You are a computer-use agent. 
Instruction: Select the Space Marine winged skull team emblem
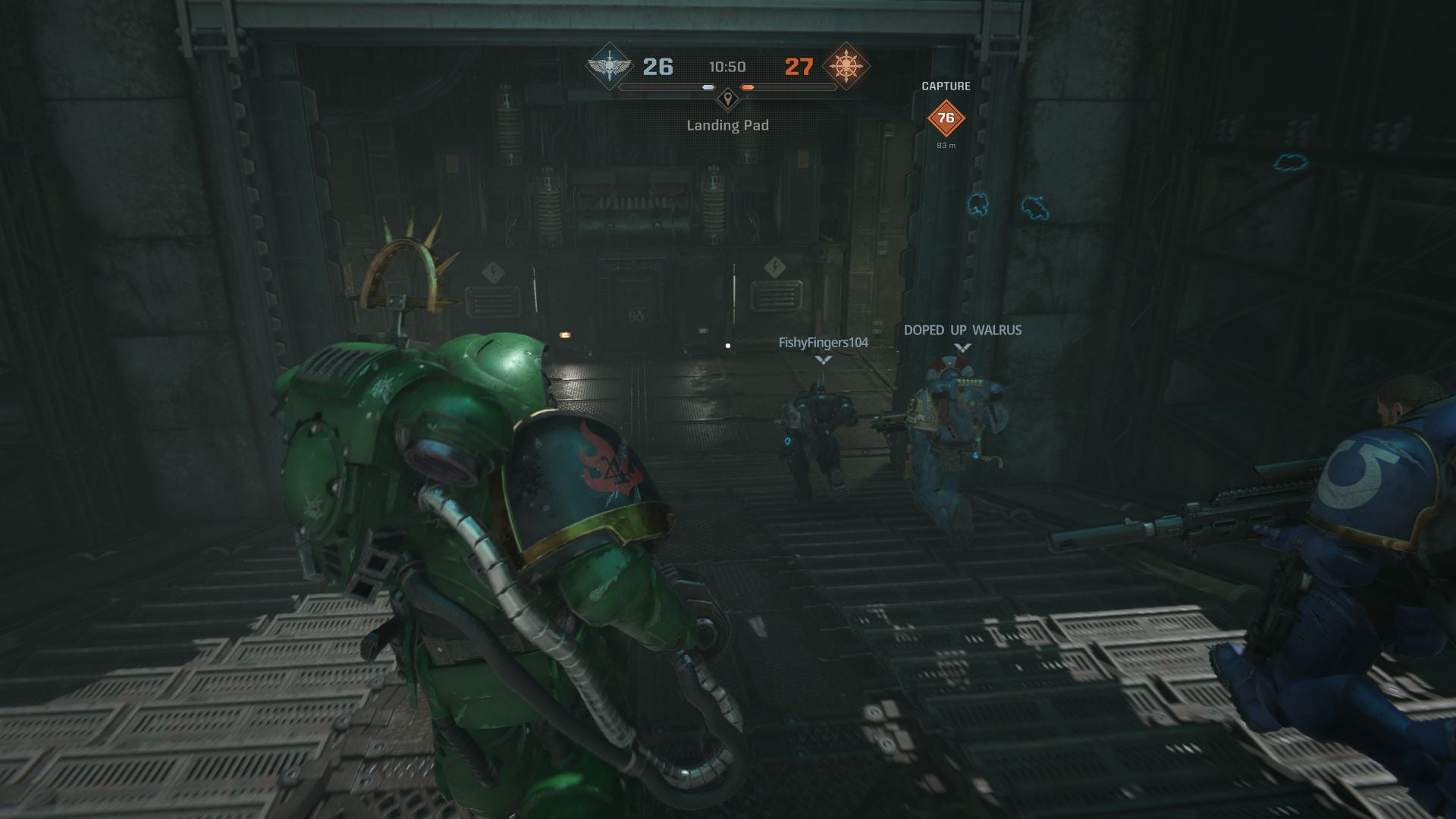(x=609, y=67)
